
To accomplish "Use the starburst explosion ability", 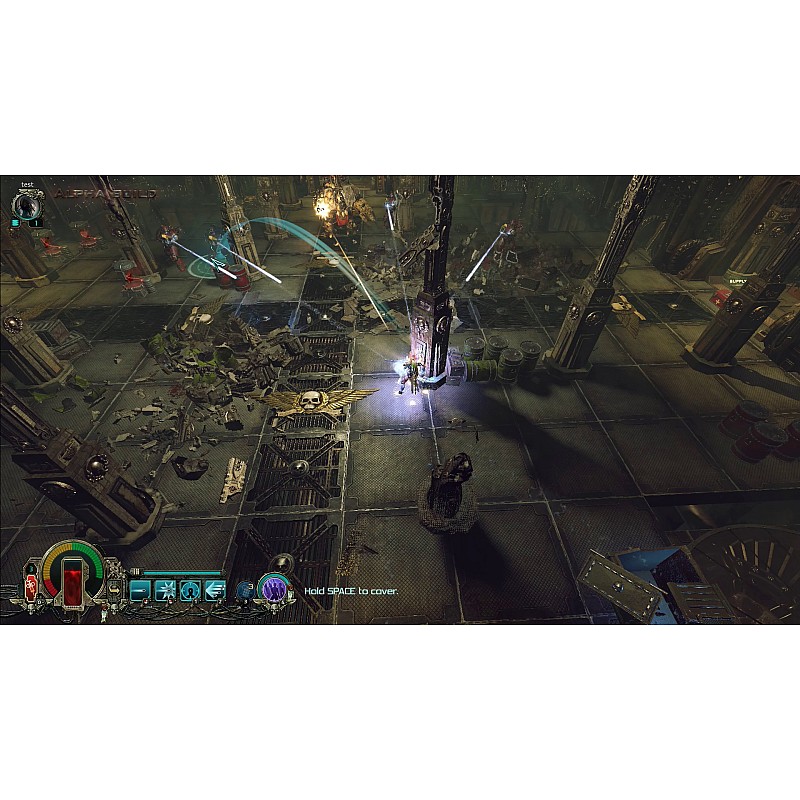I will click(165, 589).
